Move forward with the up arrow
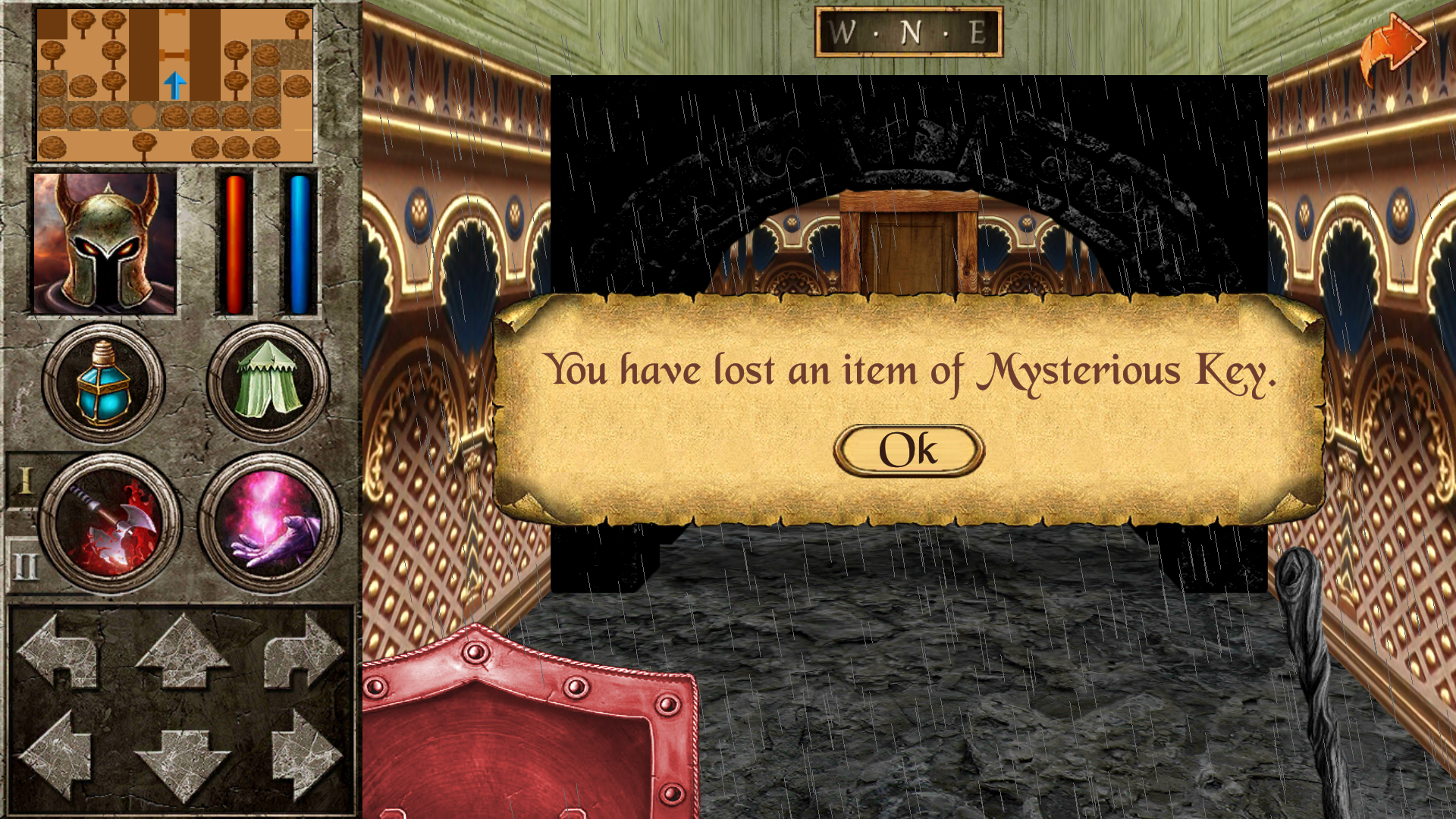This screenshot has height=819, width=1456. coord(182,651)
